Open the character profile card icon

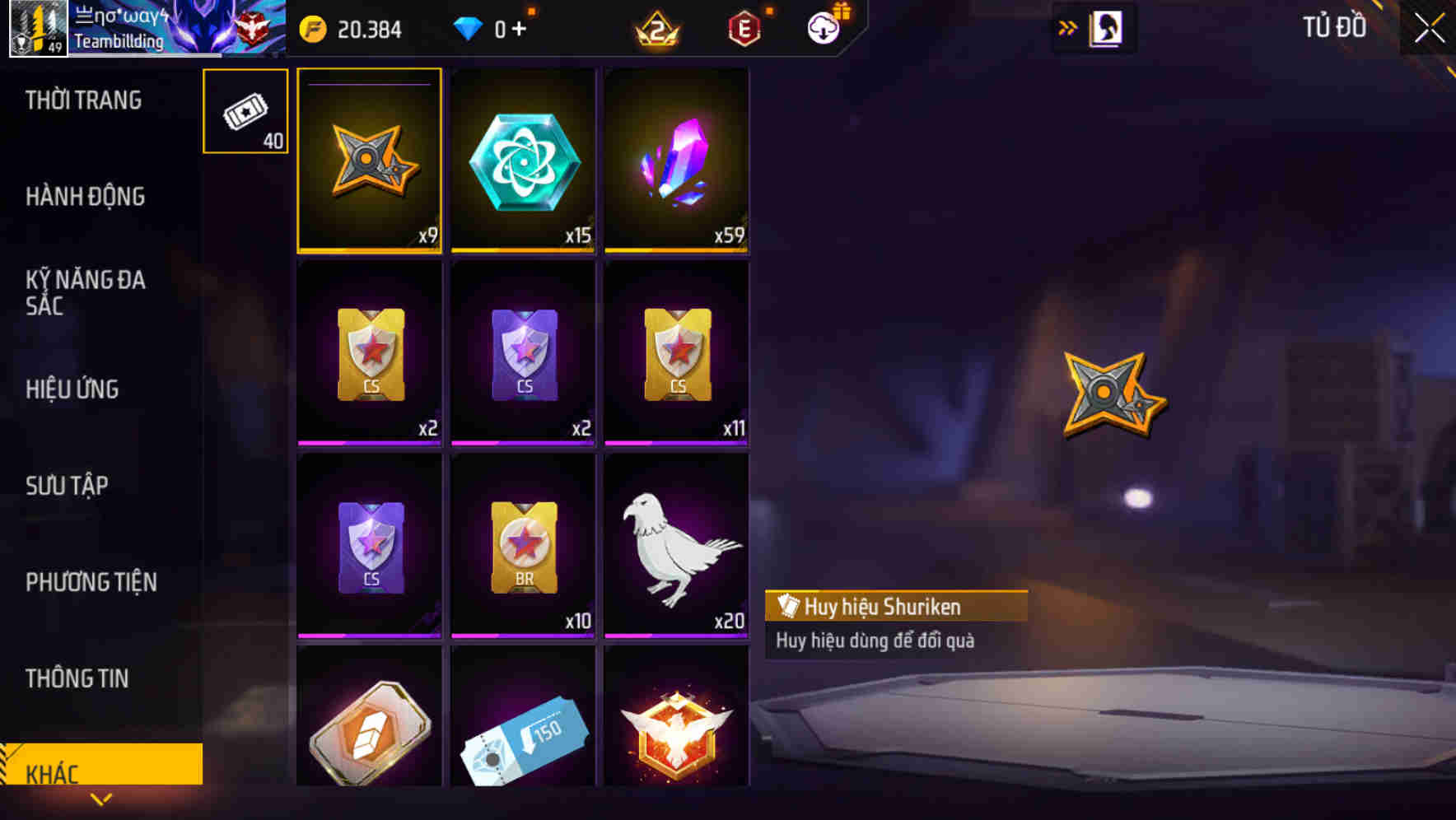[1104, 27]
